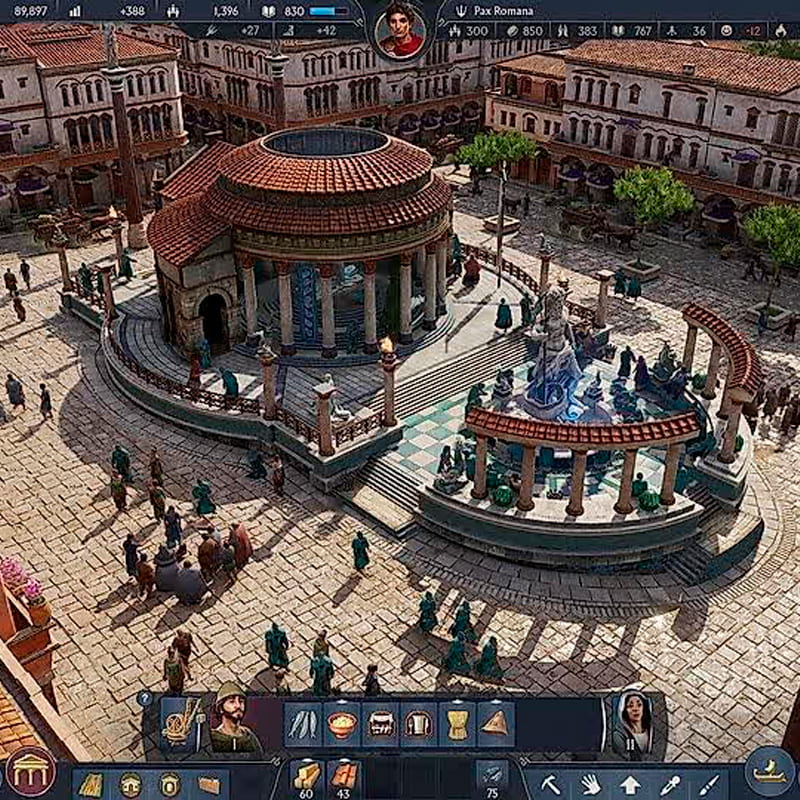Choose the bowl of porridge icon
The width and height of the screenshot is (800, 800).
click(341, 724)
